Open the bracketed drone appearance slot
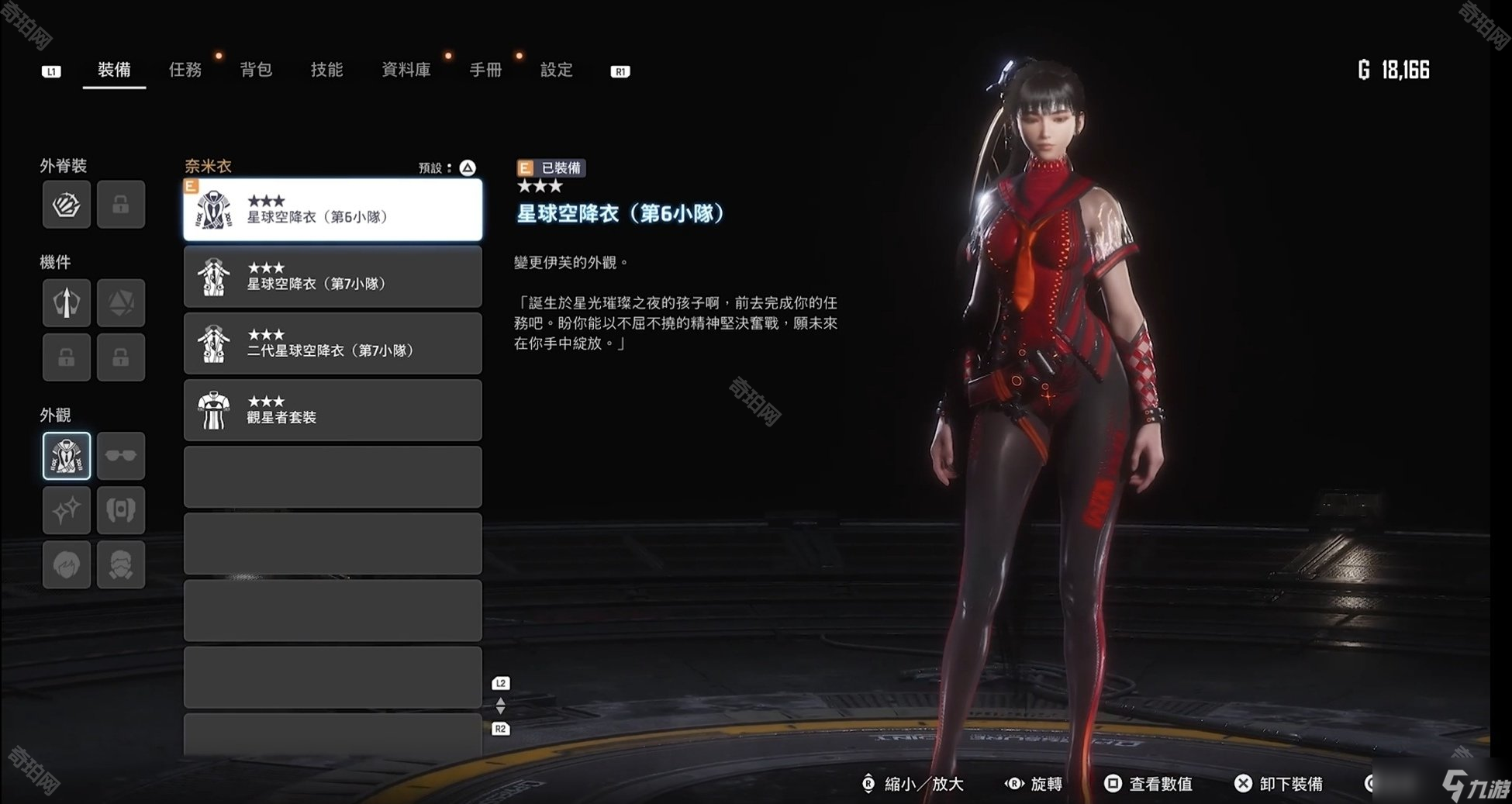The width and height of the screenshot is (1512, 804). click(x=121, y=510)
